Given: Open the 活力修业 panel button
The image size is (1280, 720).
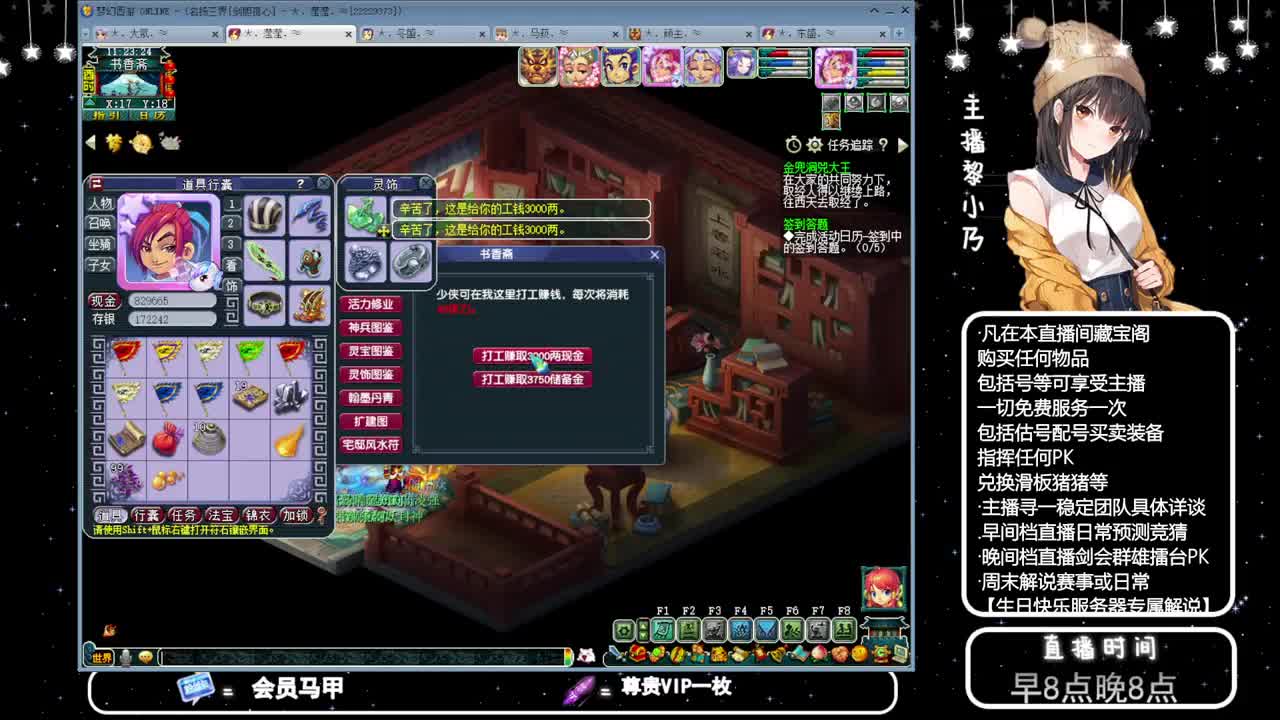Looking at the screenshot, I should [370, 303].
